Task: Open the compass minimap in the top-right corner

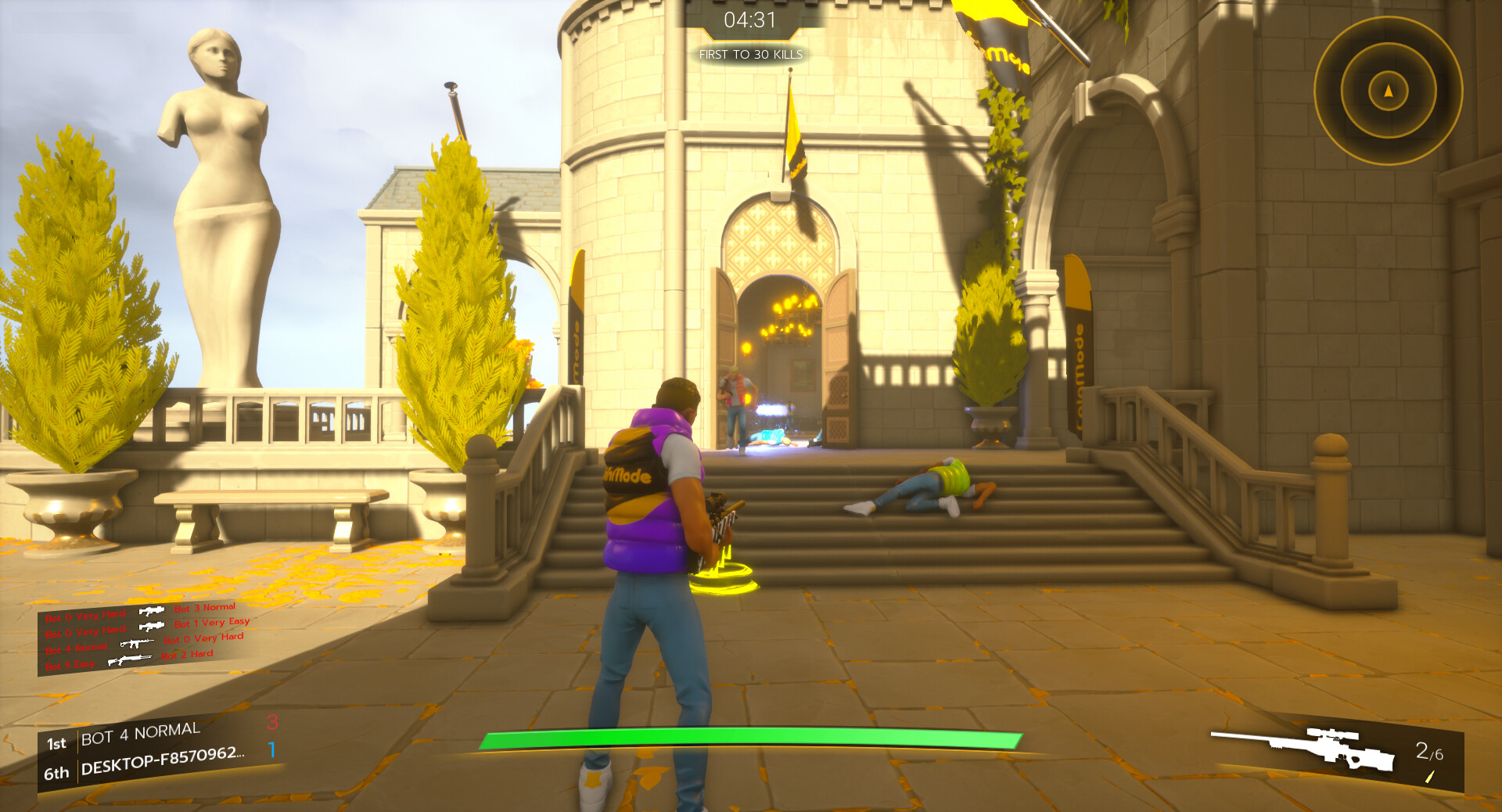Action: click(x=1386, y=90)
